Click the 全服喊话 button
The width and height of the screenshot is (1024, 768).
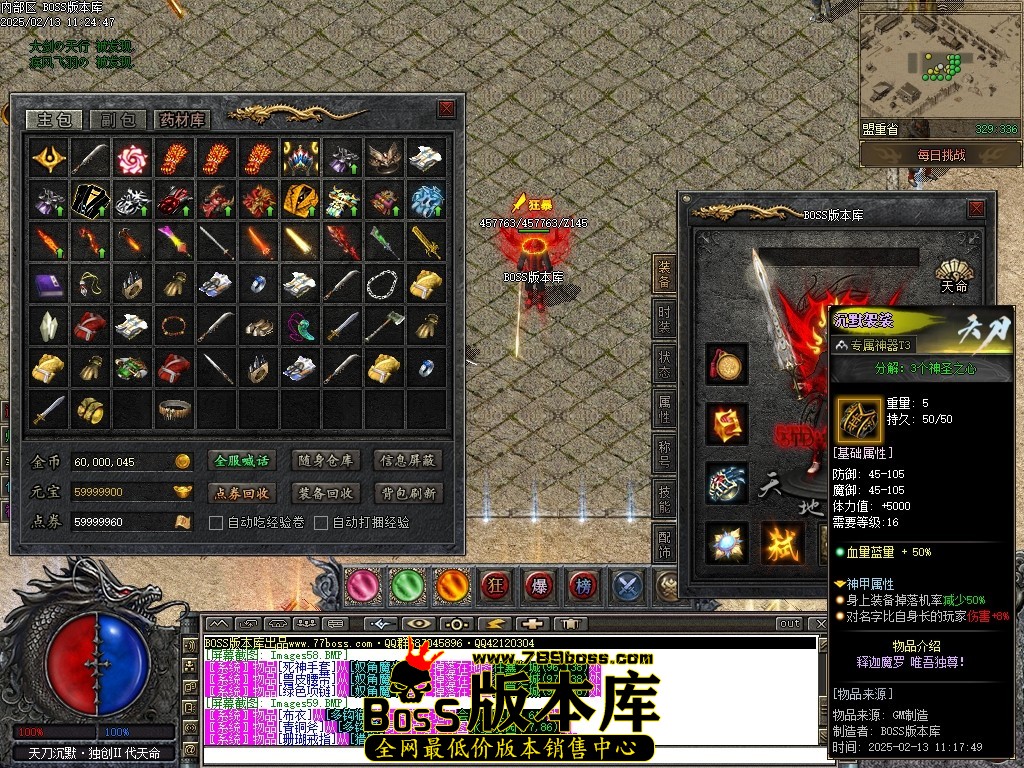pos(241,461)
